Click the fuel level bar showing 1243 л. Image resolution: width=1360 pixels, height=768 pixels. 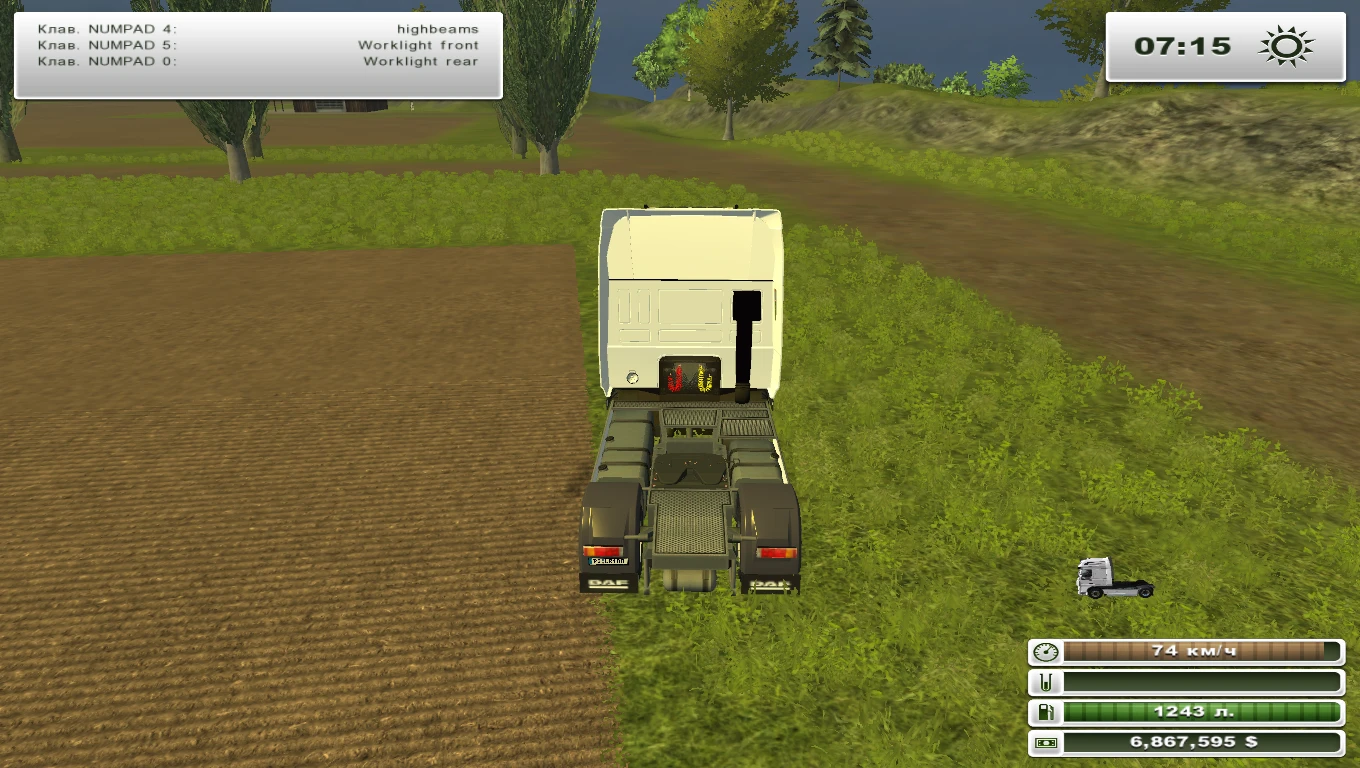click(x=1200, y=712)
